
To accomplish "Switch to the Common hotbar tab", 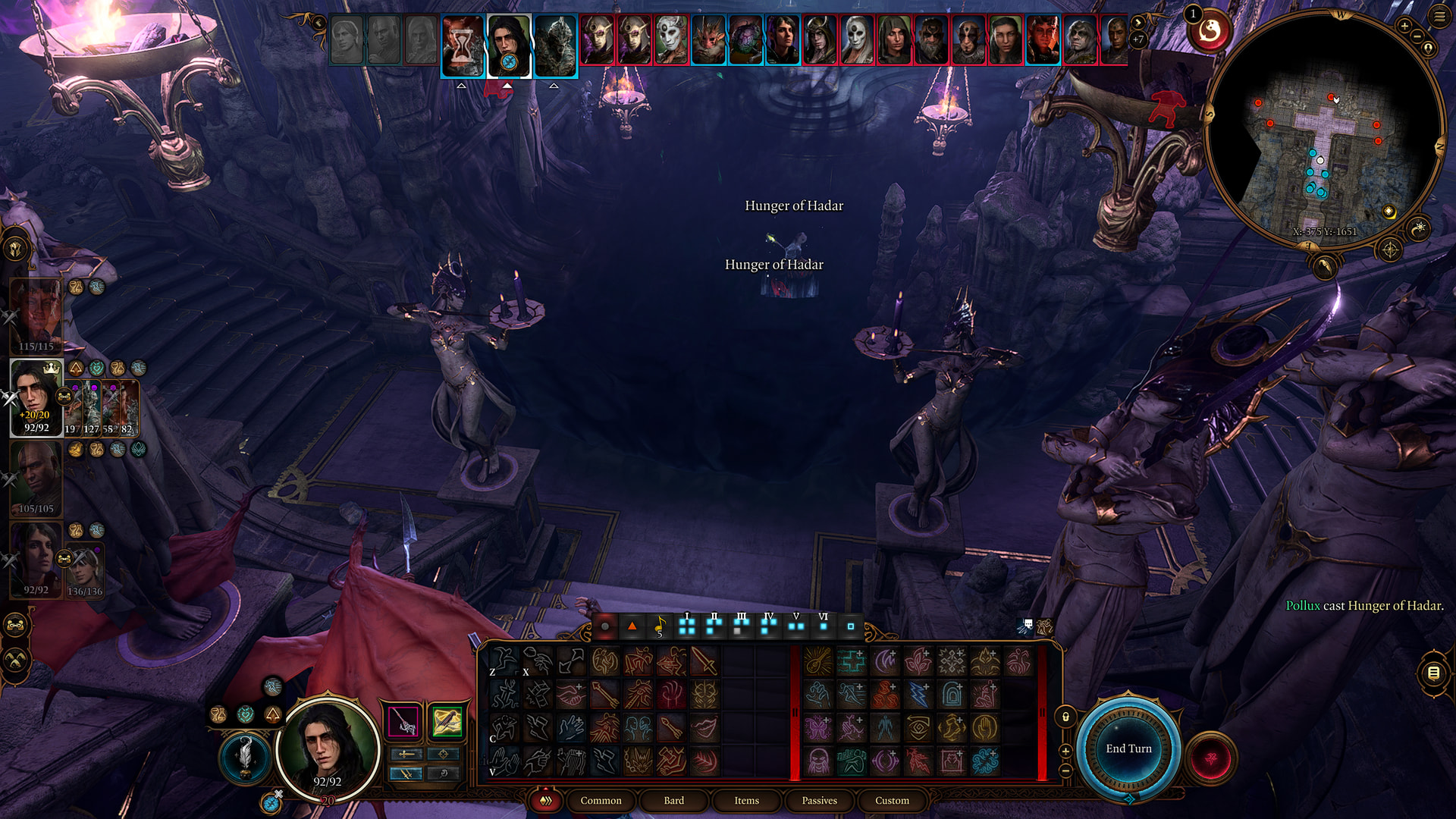I will pyautogui.click(x=601, y=800).
